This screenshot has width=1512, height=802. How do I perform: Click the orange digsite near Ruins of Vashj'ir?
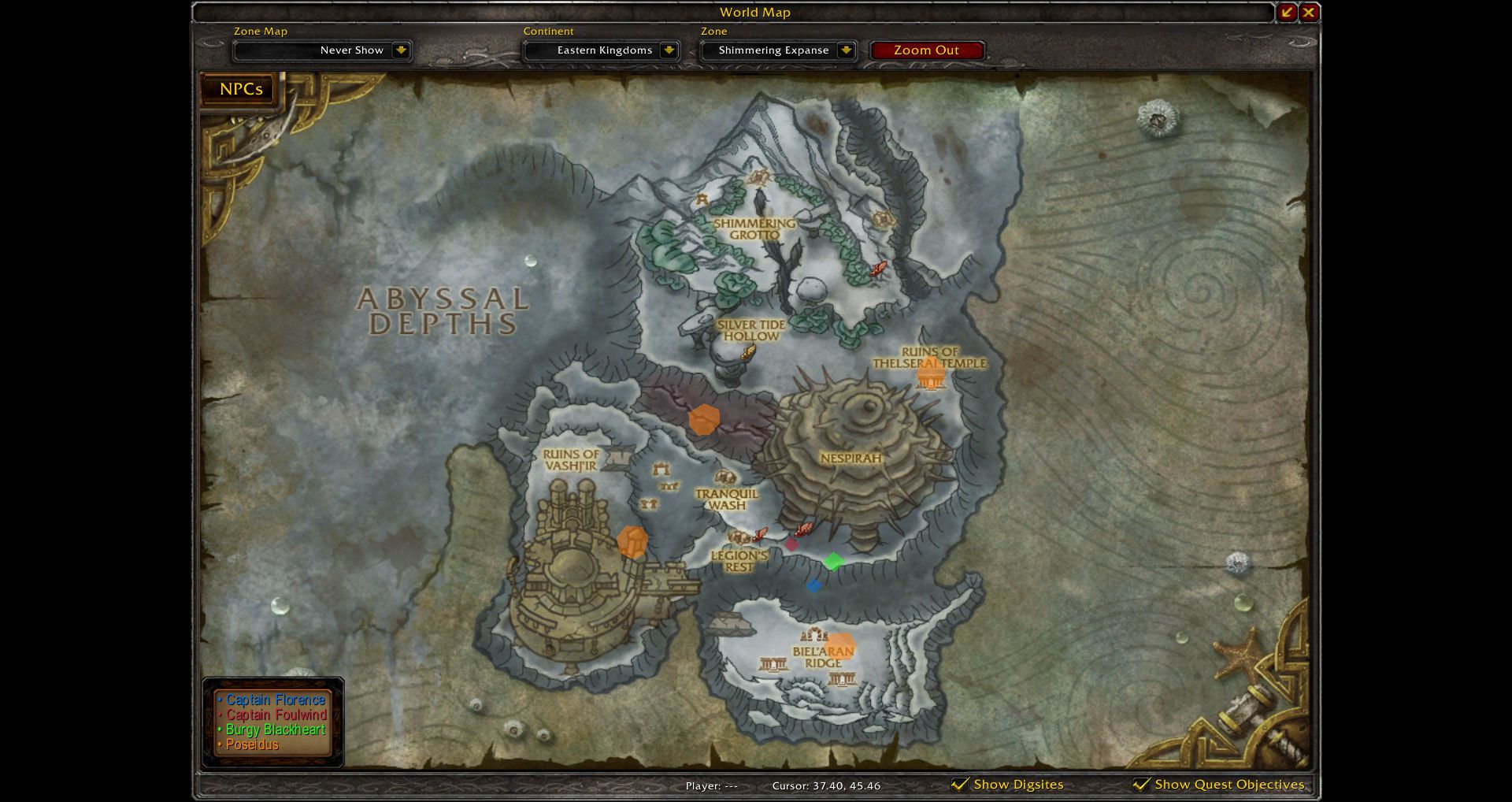(632, 541)
